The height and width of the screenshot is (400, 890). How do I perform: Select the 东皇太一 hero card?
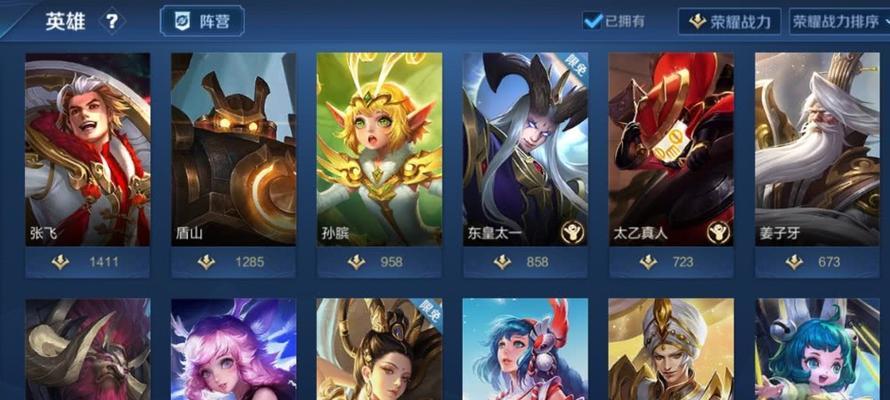(525, 160)
